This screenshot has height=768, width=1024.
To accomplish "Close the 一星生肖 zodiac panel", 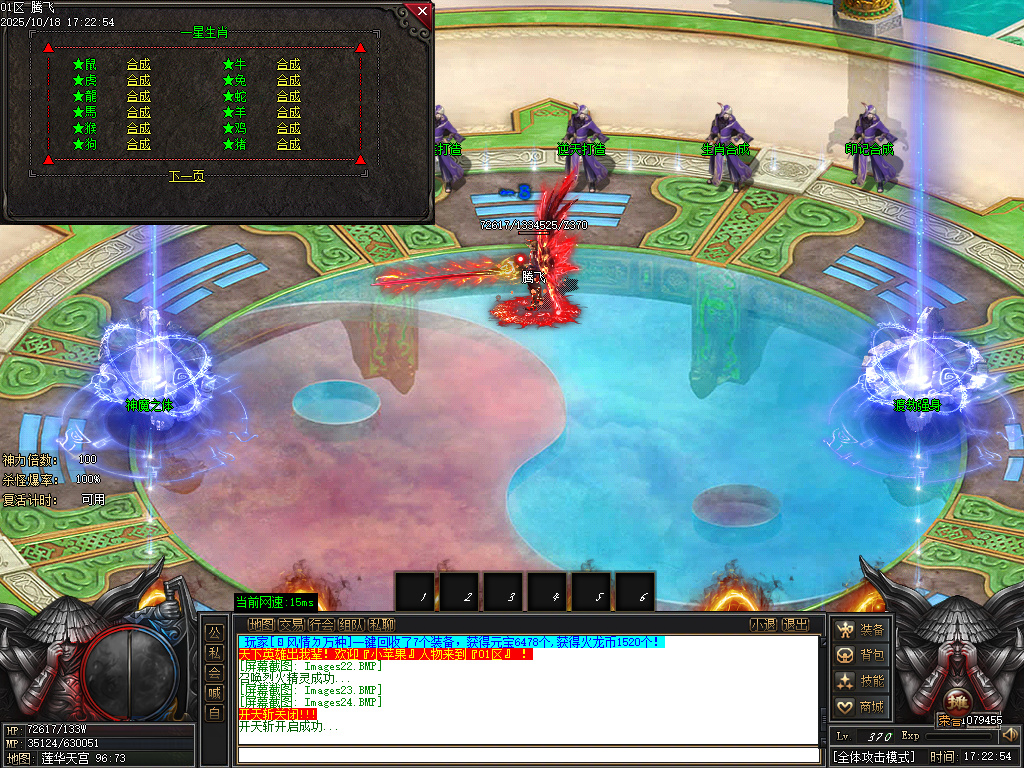I will (x=422, y=12).
